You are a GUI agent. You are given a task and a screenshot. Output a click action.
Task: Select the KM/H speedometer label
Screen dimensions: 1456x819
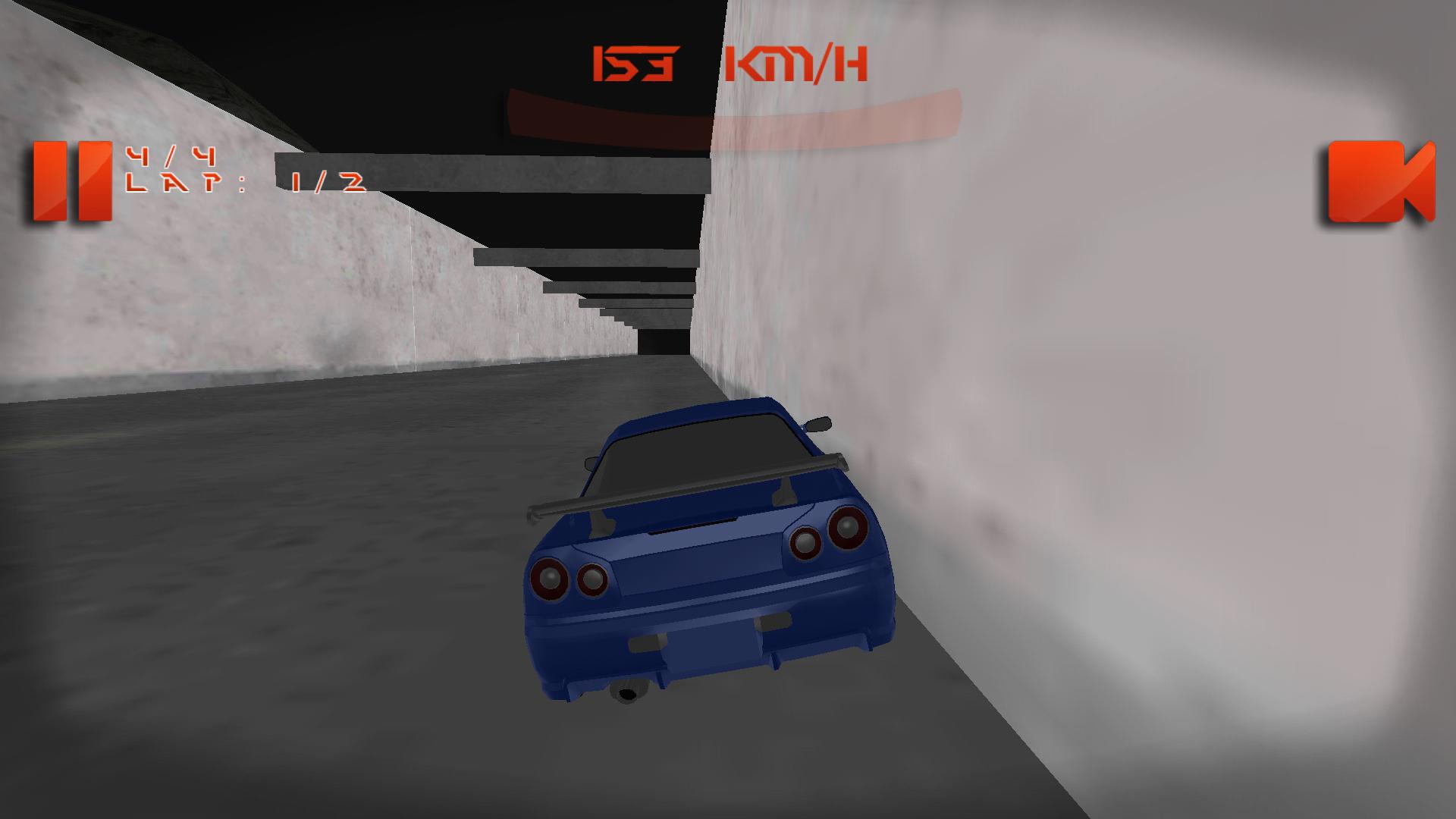point(796,64)
